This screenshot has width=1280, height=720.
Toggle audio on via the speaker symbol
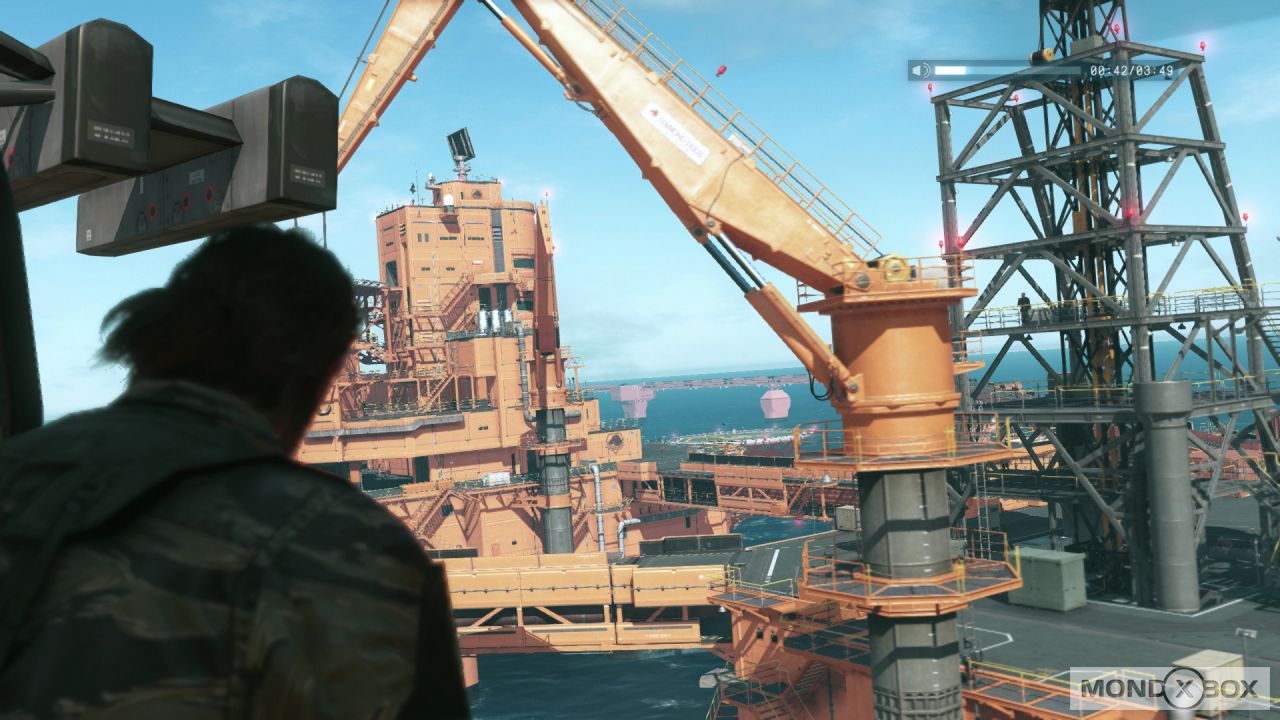point(919,71)
